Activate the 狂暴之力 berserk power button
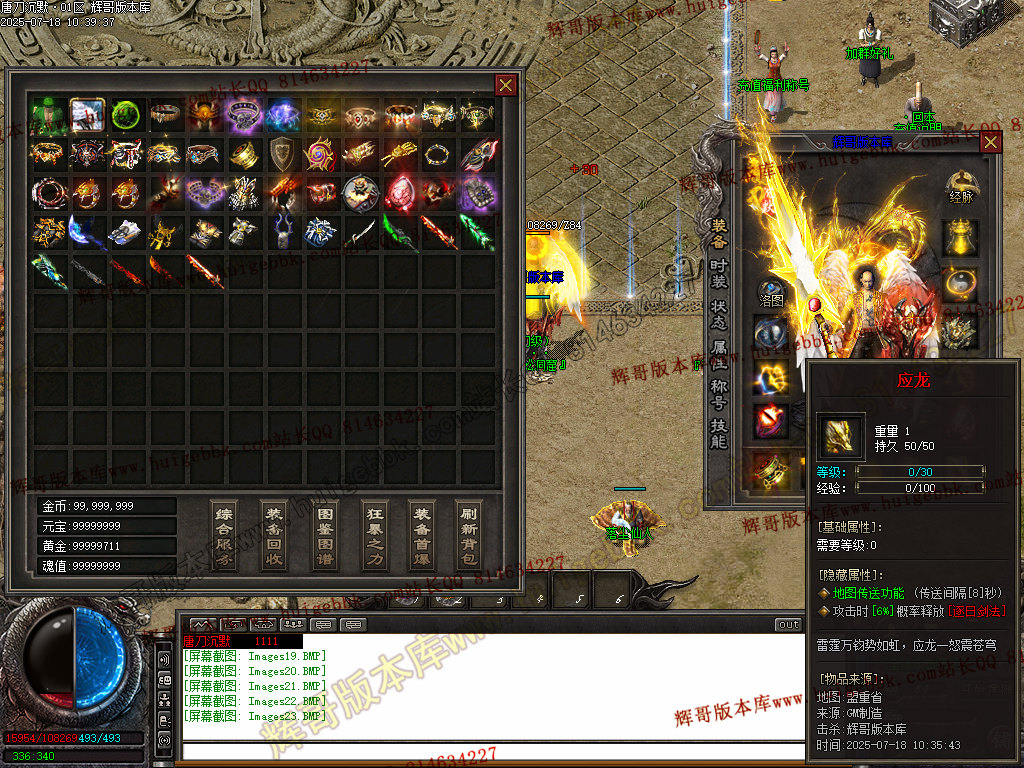 tap(373, 535)
